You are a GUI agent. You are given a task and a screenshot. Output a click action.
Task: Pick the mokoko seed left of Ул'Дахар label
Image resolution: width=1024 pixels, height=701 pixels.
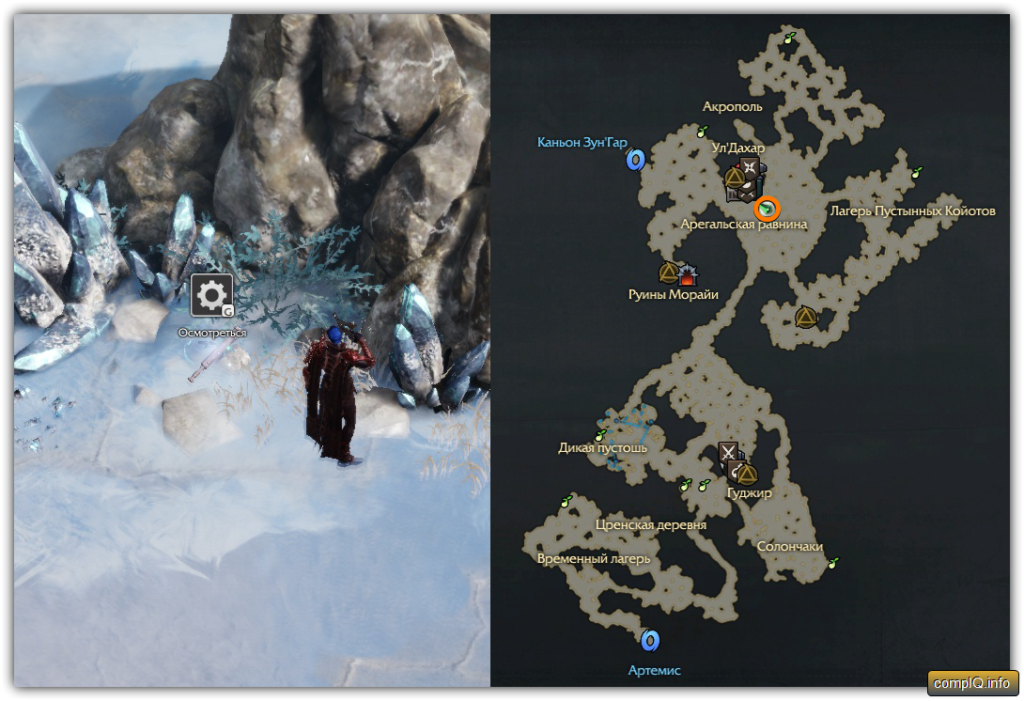click(702, 130)
